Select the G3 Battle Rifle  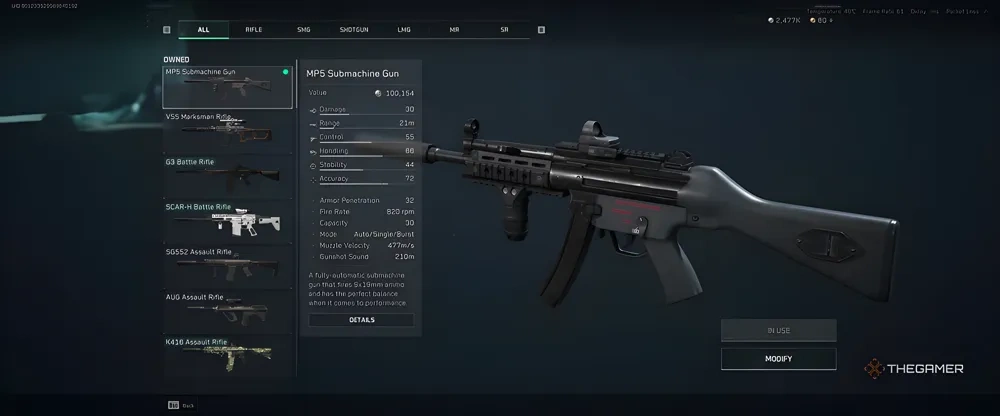pyautogui.click(x=228, y=177)
